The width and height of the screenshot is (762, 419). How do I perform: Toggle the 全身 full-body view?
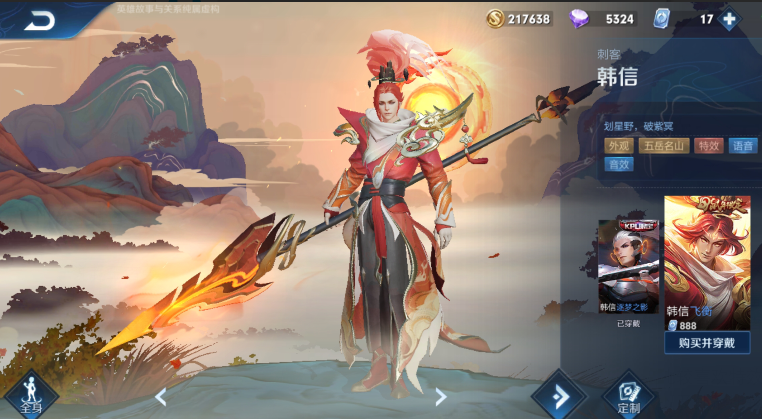coord(30,394)
